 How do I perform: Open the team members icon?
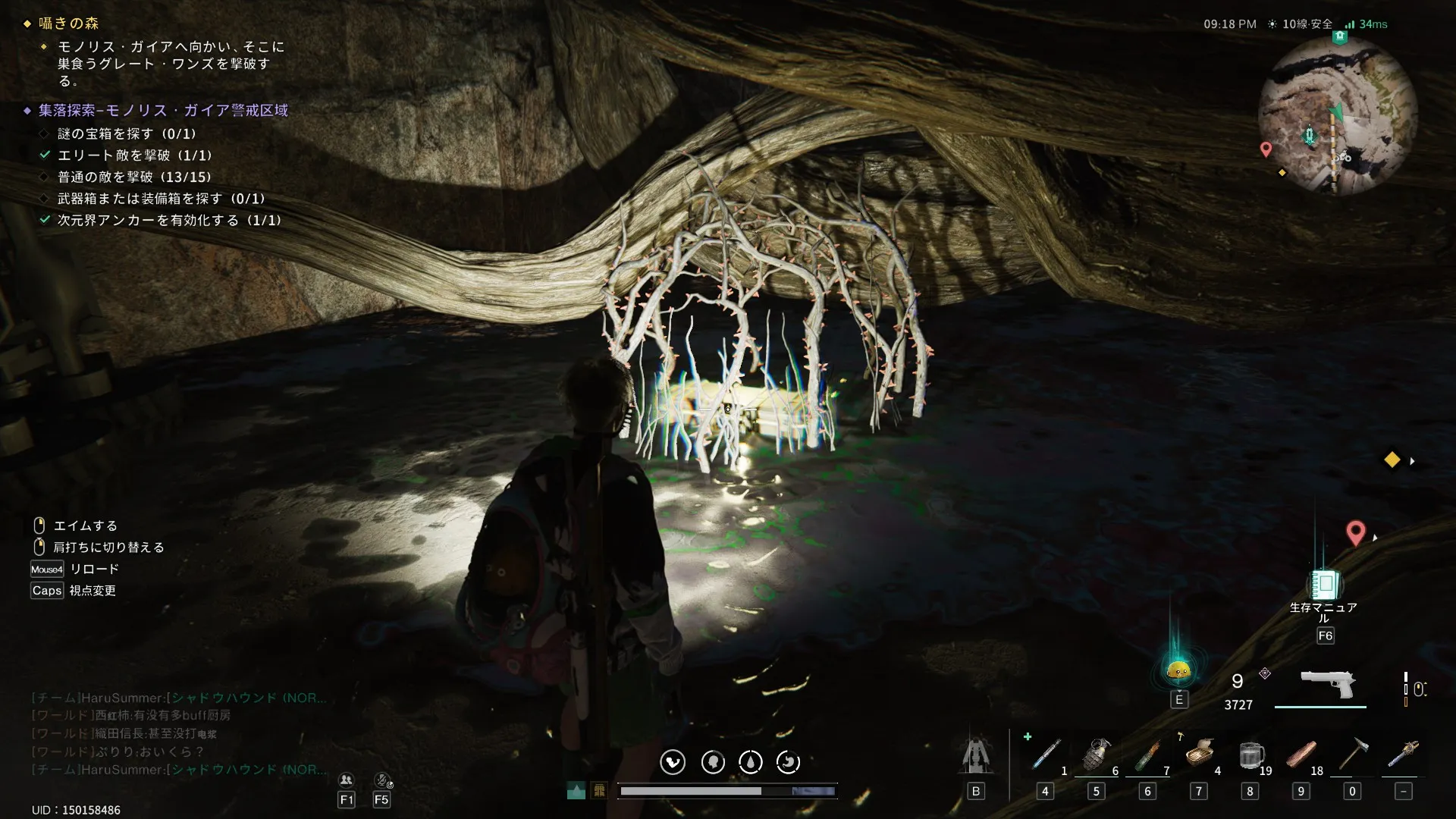pos(347,780)
